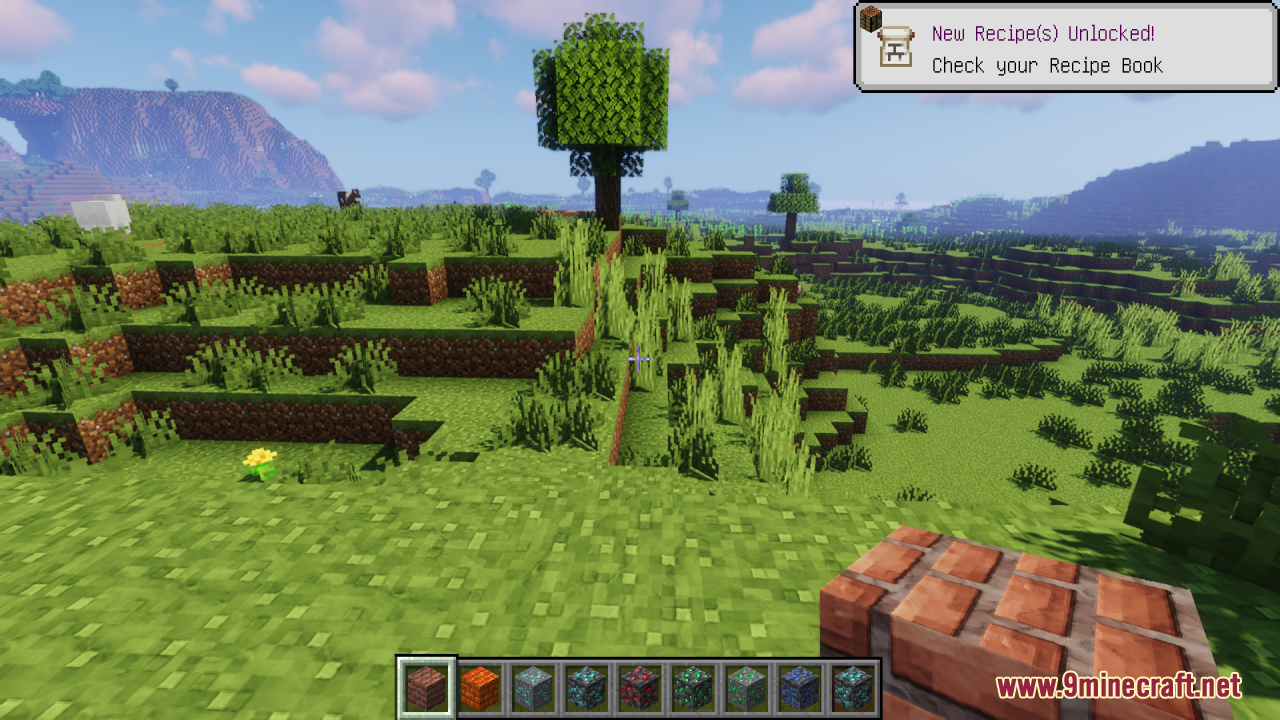Click the New Recipe(s) Unlocked notification
Screen dimensions: 1280x720
click(x=1040, y=35)
